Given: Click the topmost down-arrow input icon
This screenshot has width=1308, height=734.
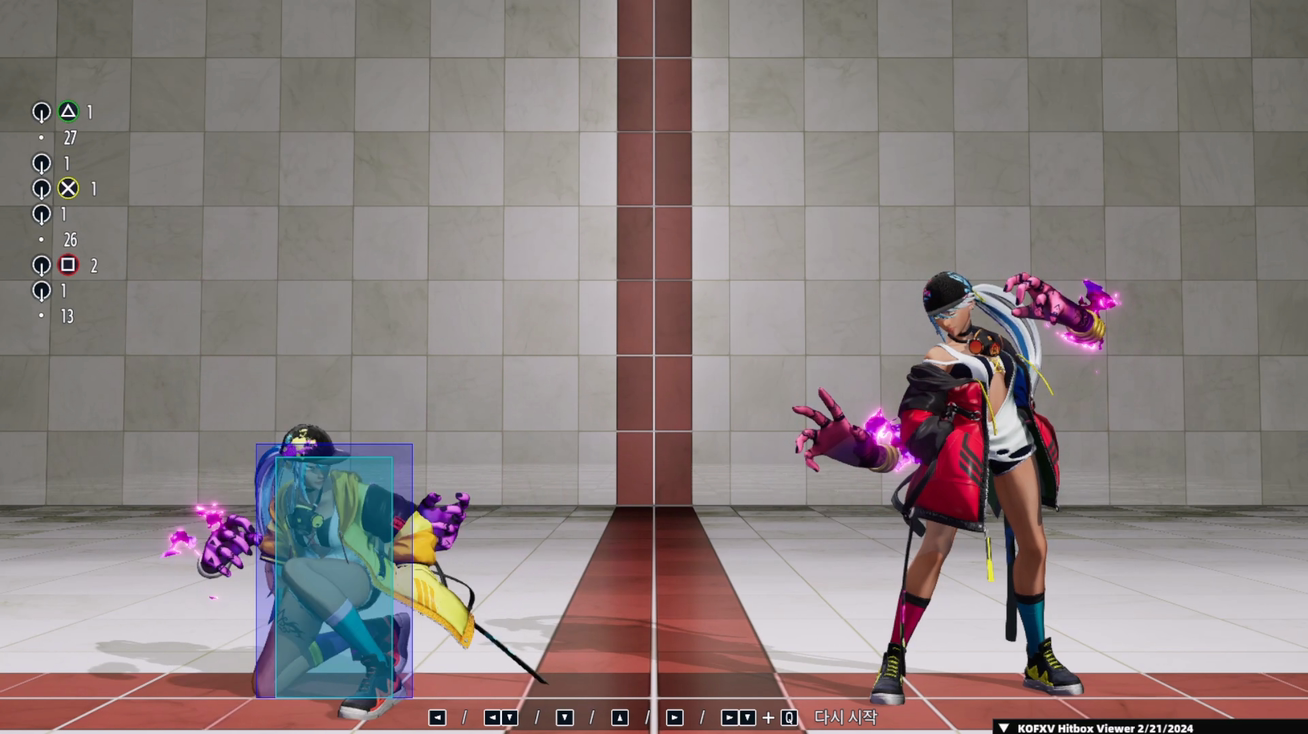Looking at the screenshot, I should [x=42, y=113].
